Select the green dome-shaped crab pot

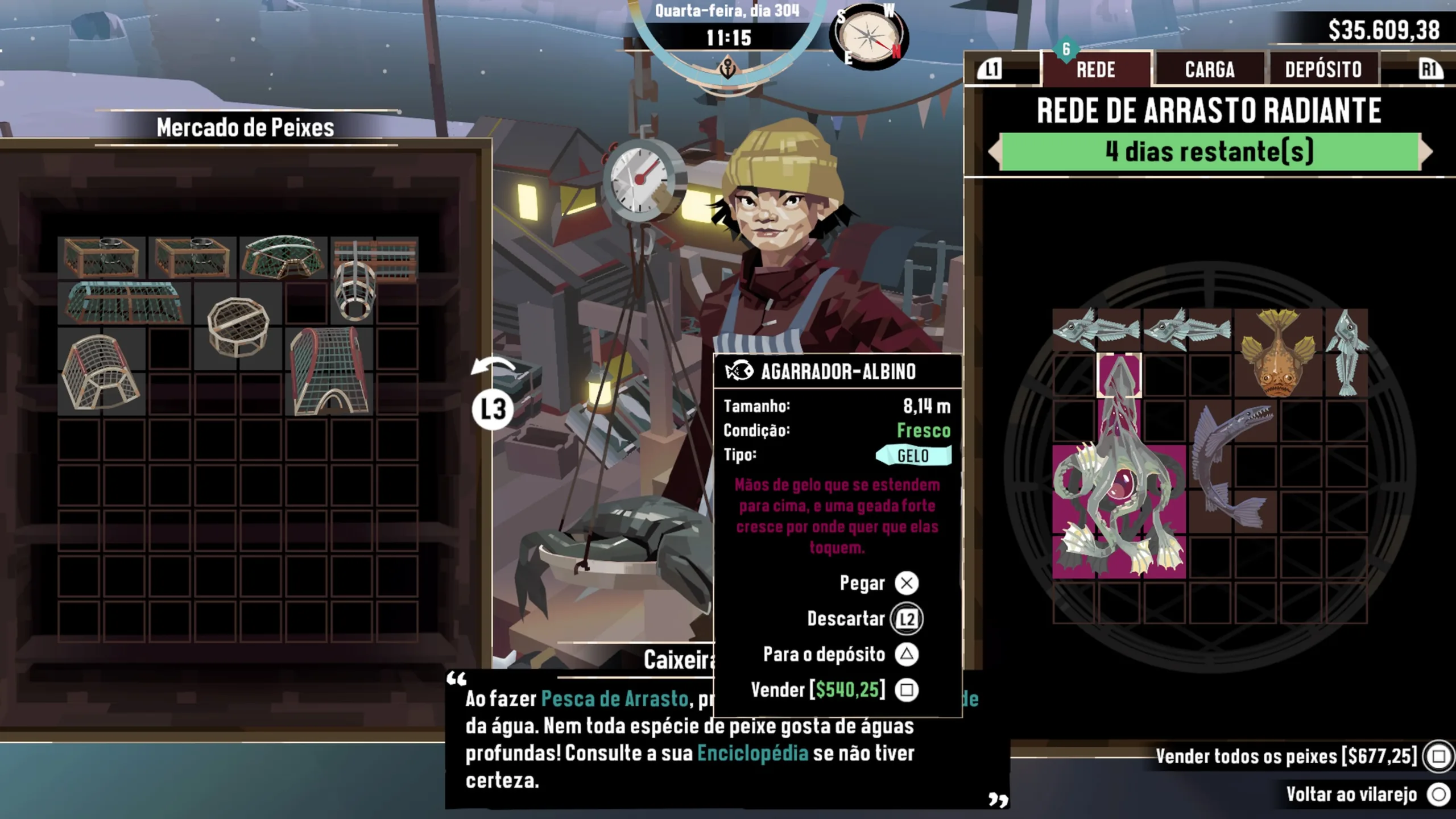click(283, 257)
